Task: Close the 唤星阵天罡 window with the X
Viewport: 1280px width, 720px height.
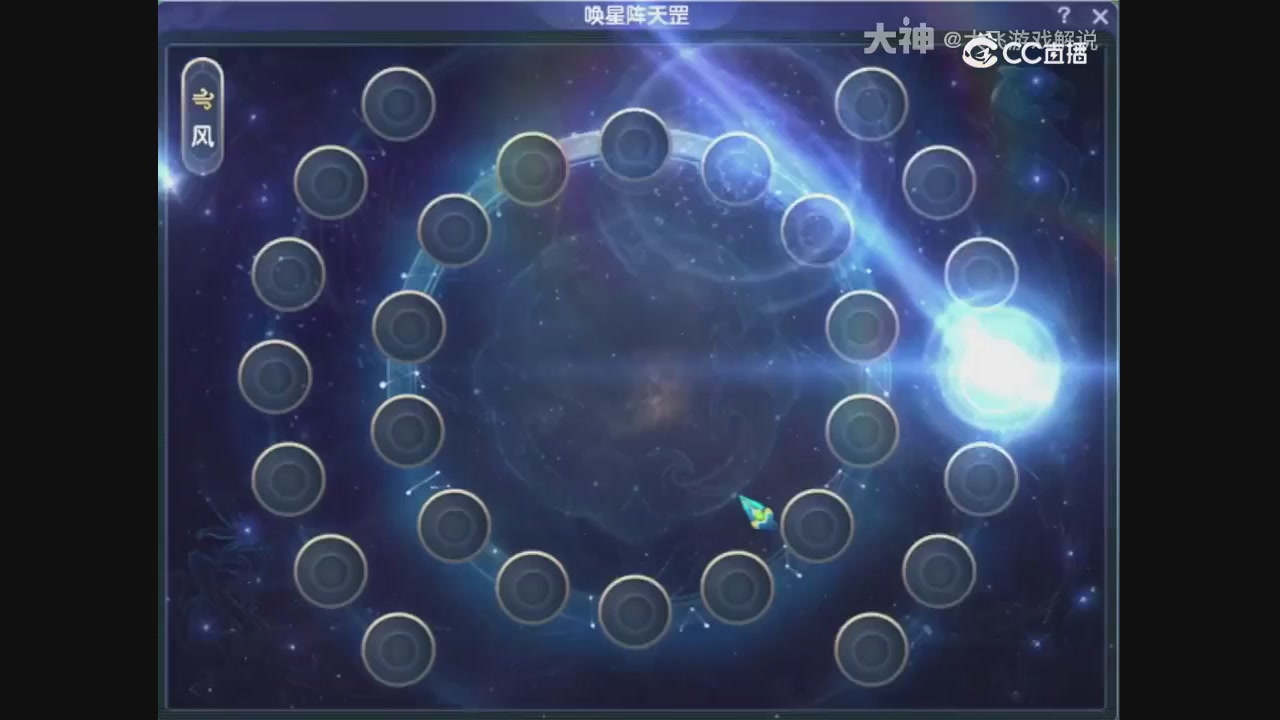Action: tap(1100, 16)
